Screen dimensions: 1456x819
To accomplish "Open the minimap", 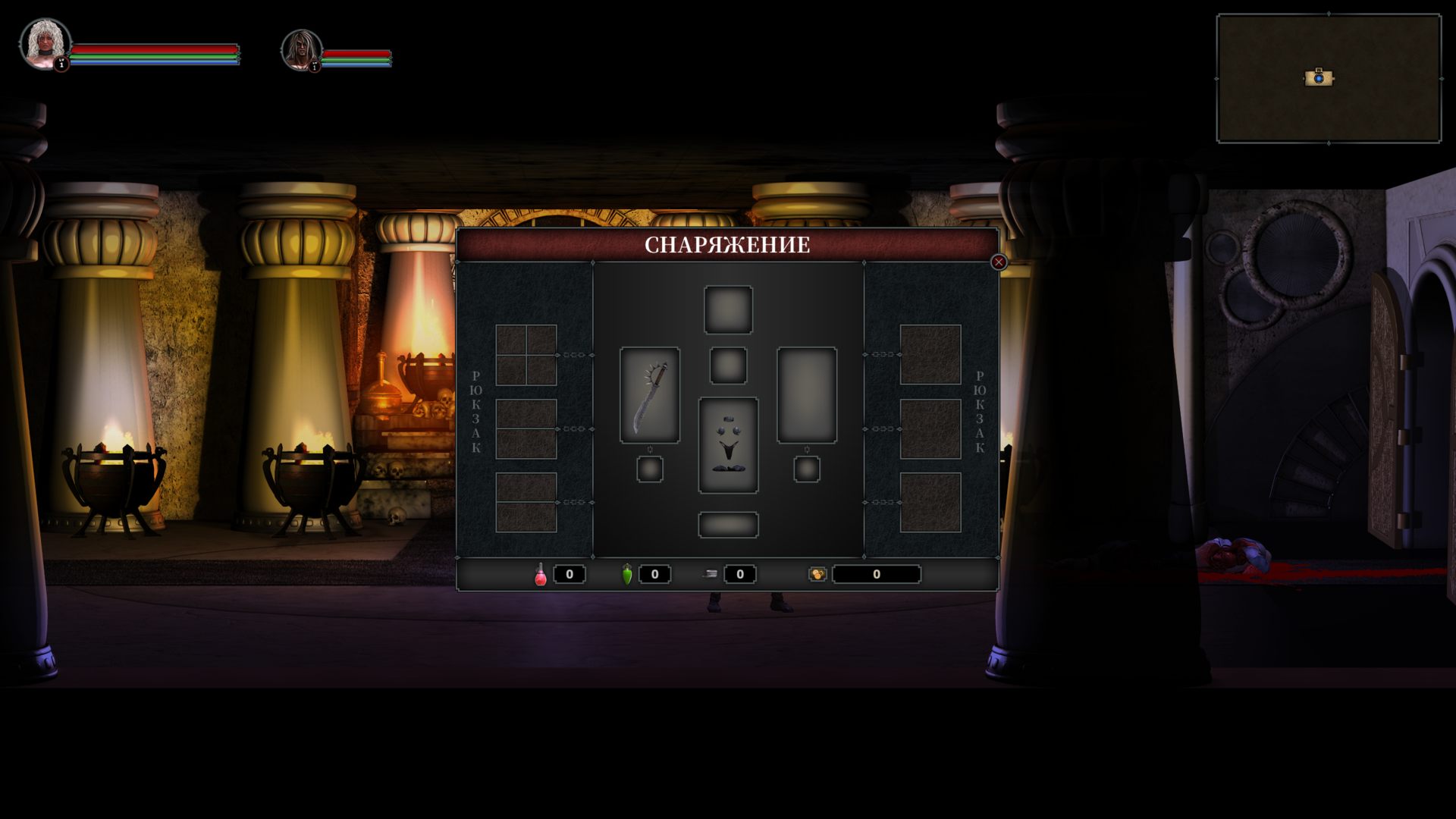I will click(x=1329, y=78).
